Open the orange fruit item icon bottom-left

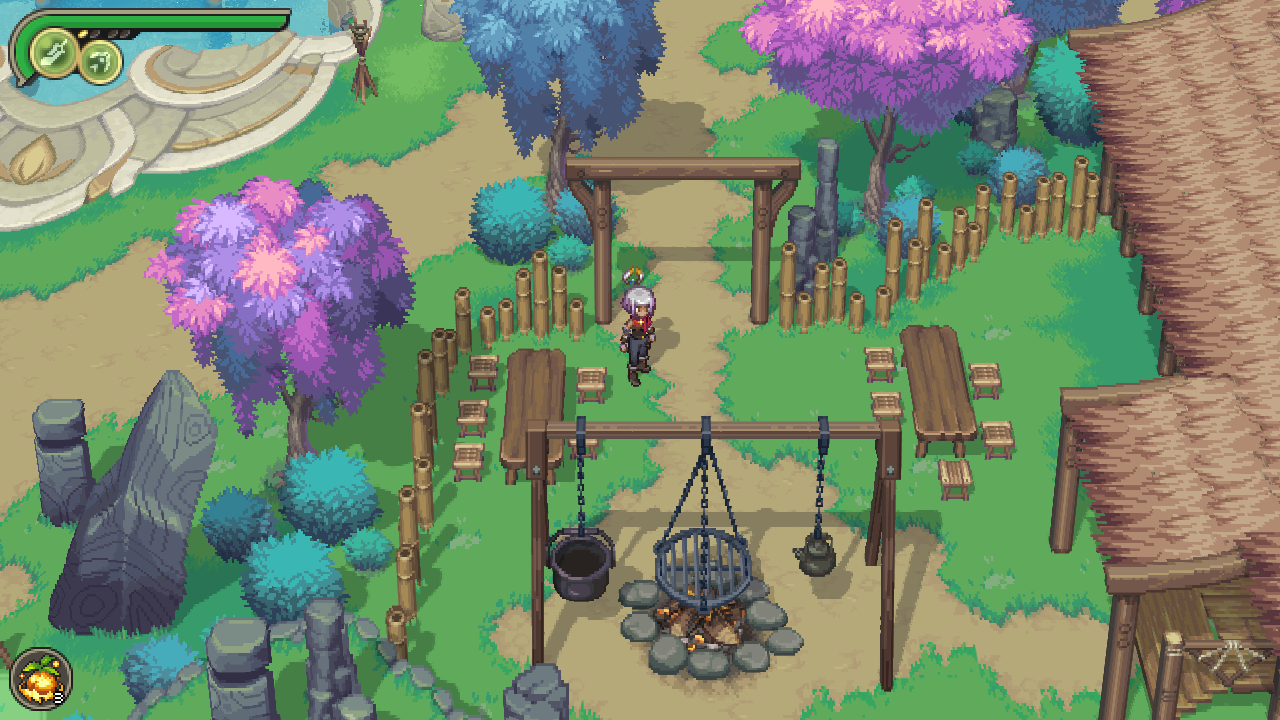[x=40, y=678]
